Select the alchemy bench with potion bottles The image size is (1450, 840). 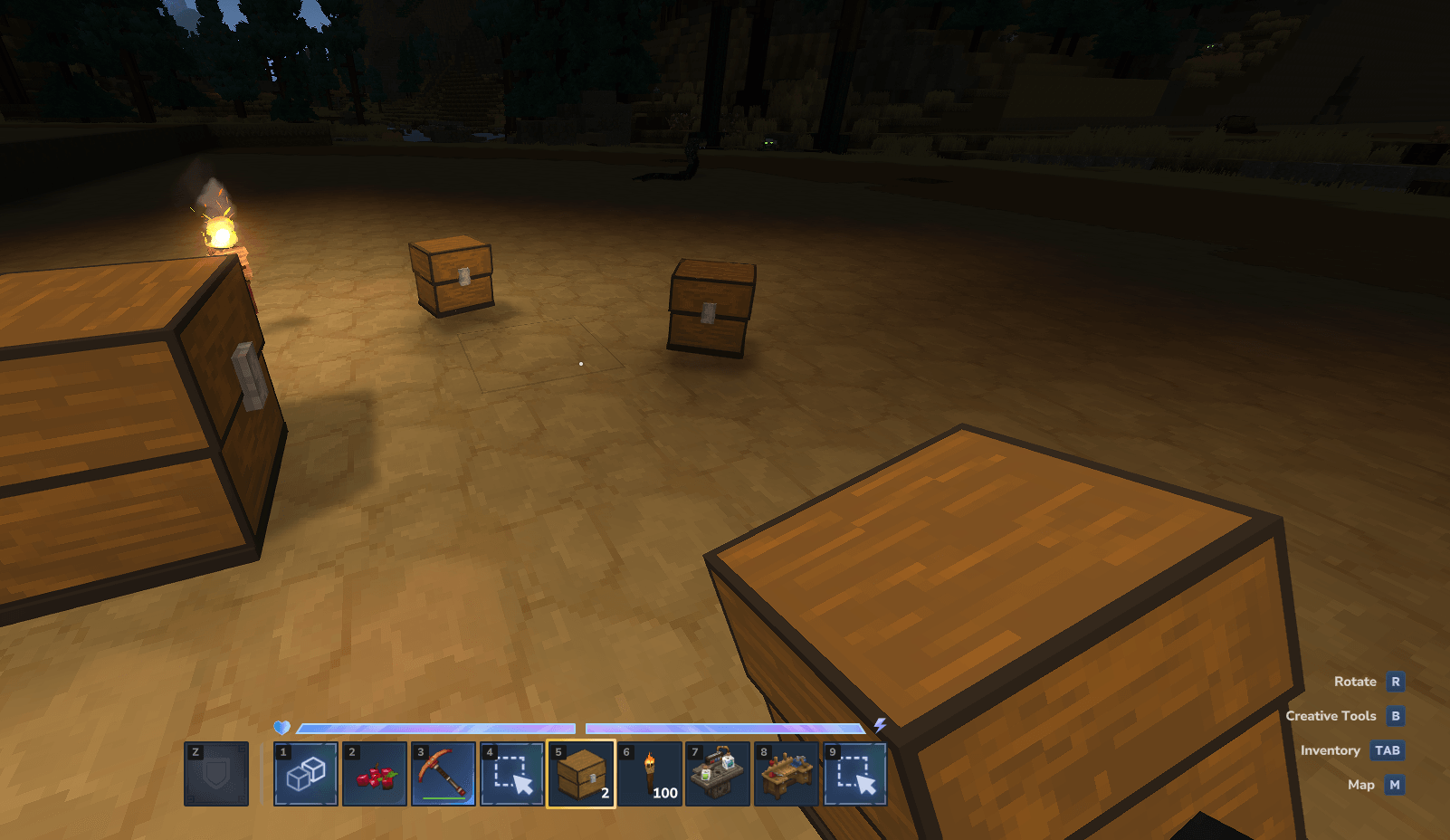point(718,774)
